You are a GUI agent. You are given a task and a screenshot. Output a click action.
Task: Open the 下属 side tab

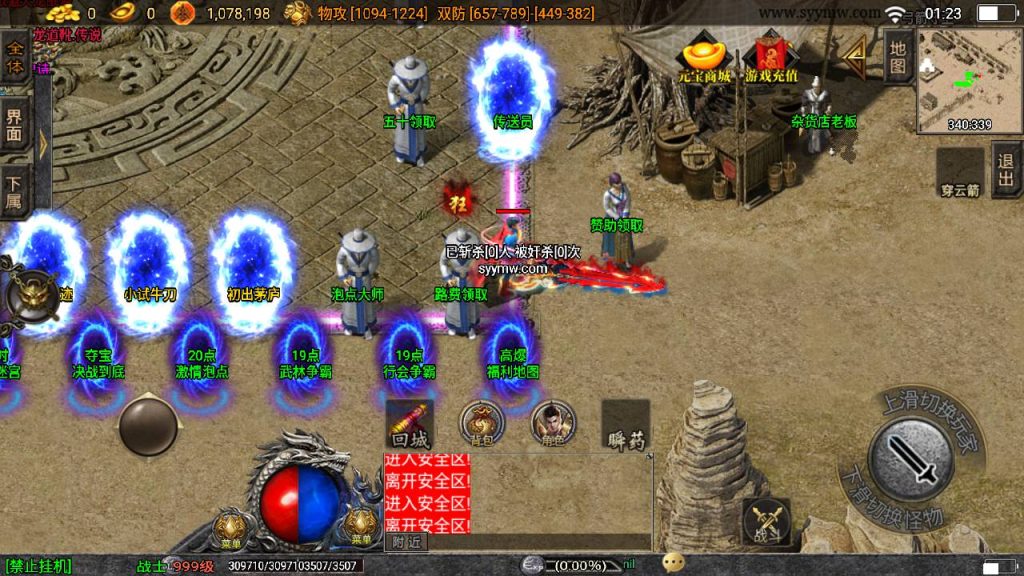[x=15, y=191]
